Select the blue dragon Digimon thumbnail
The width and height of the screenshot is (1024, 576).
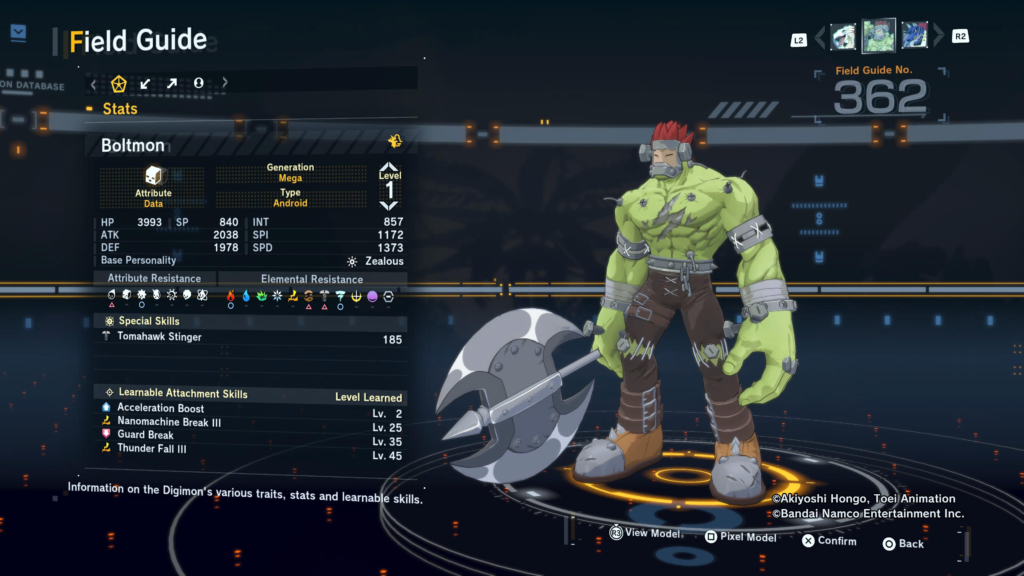[x=914, y=37]
